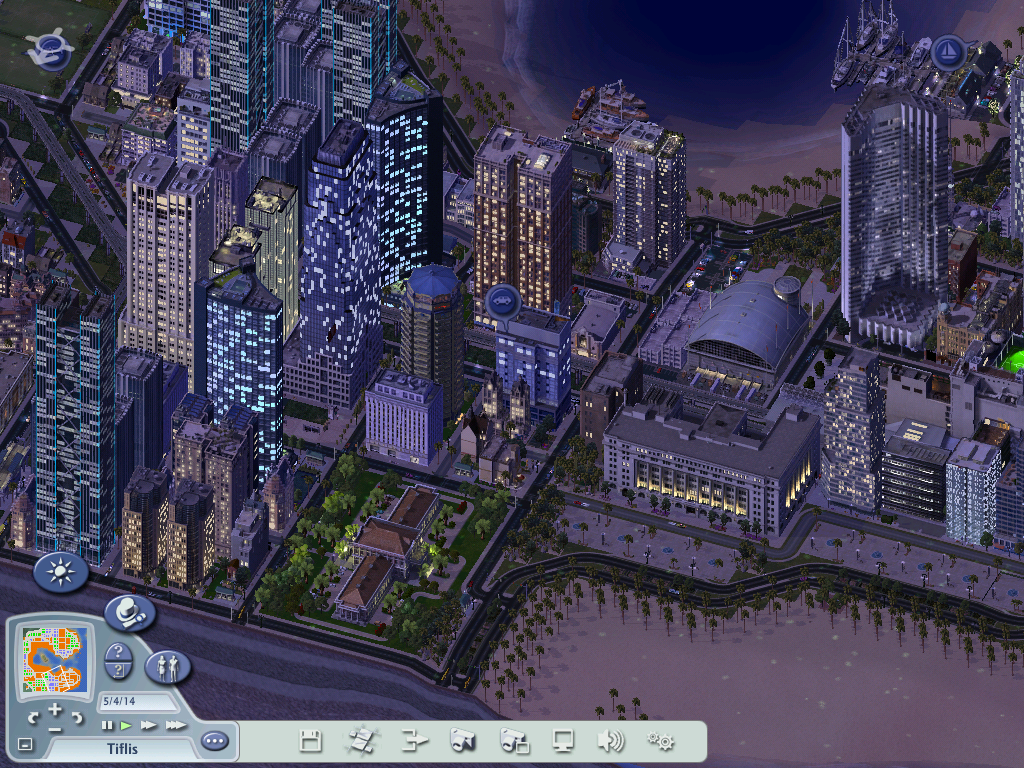Rotate the view counterclockwise with the left arrow
This screenshot has width=1024, height=768.
(x=32, y=717)
